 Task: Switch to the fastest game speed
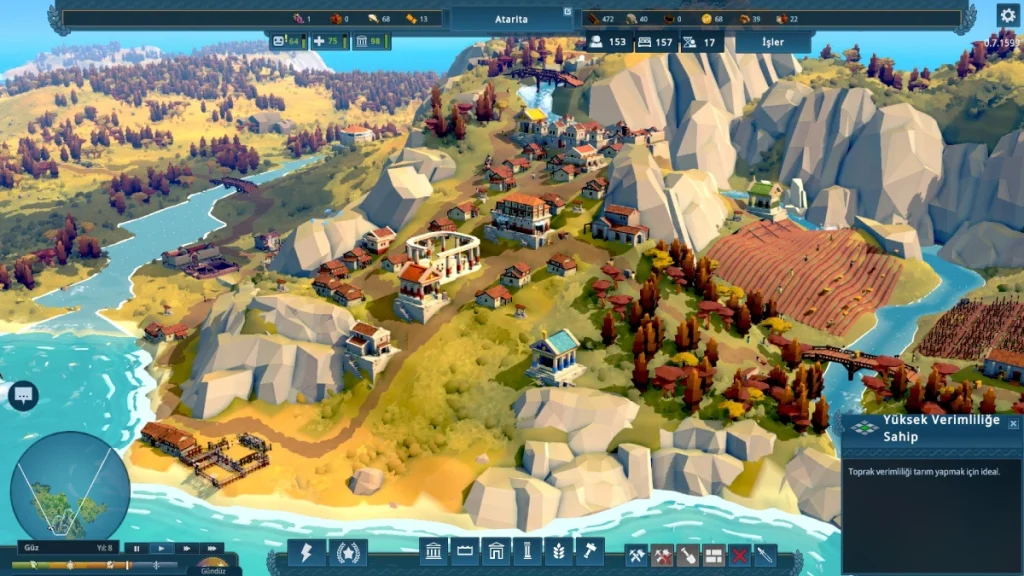click(211, 548)
